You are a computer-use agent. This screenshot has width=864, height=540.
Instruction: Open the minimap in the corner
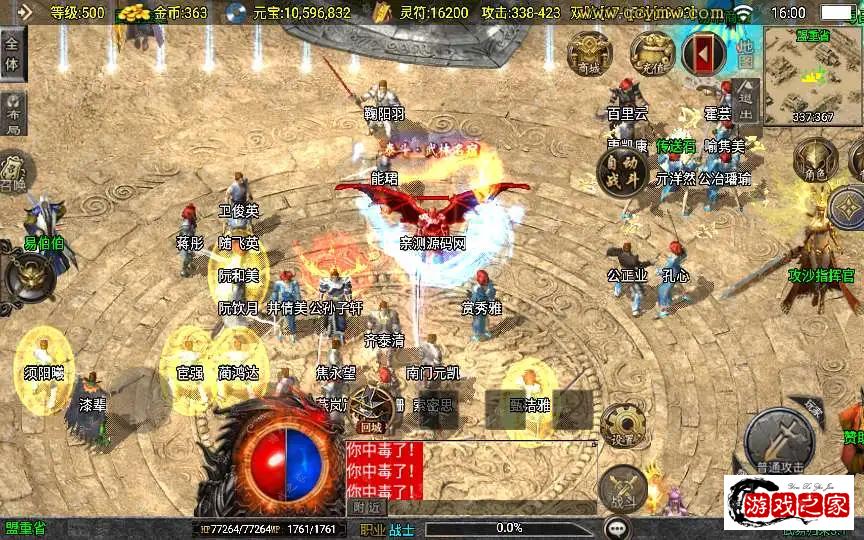coord(812,76)
